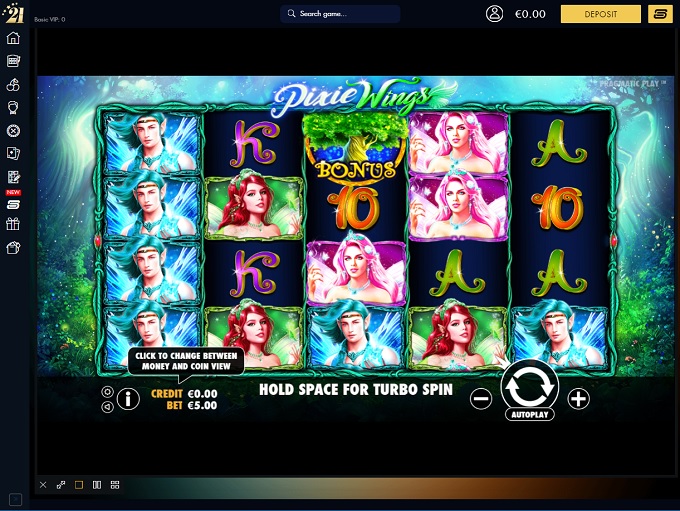Go to the casino Home page
Image resolution: width=680 pixels, height=511 pixels.
click(x=14, y=38)
